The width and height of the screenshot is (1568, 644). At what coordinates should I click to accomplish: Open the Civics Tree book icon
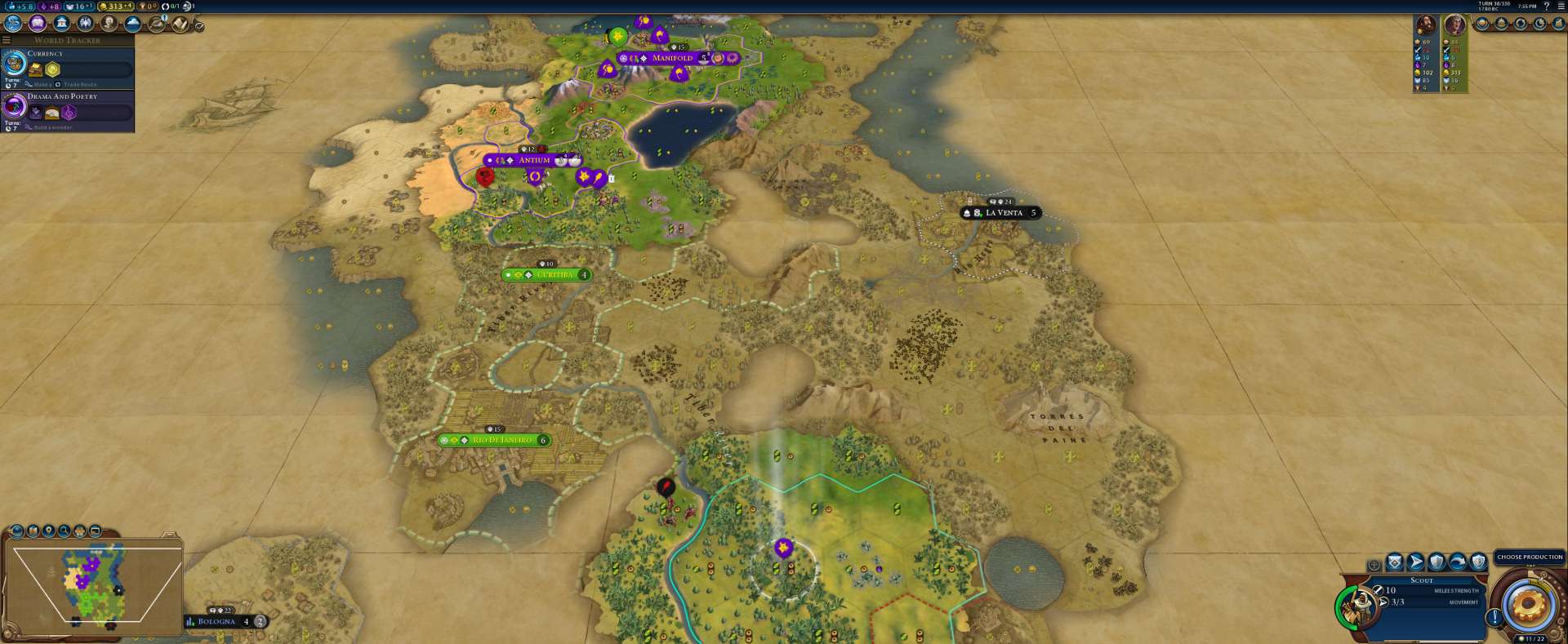point(37,23)
